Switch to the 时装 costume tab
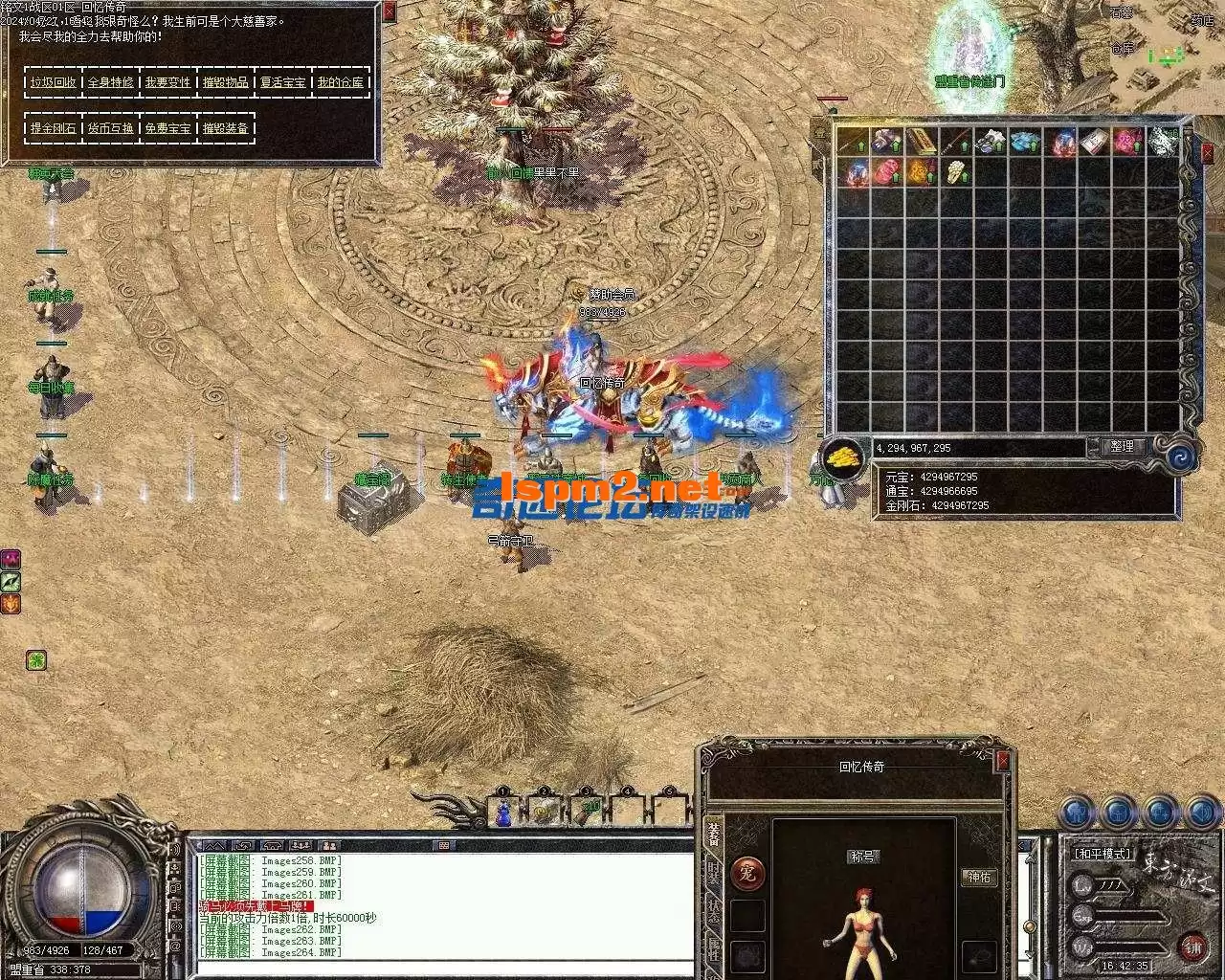 pos(714,873)
